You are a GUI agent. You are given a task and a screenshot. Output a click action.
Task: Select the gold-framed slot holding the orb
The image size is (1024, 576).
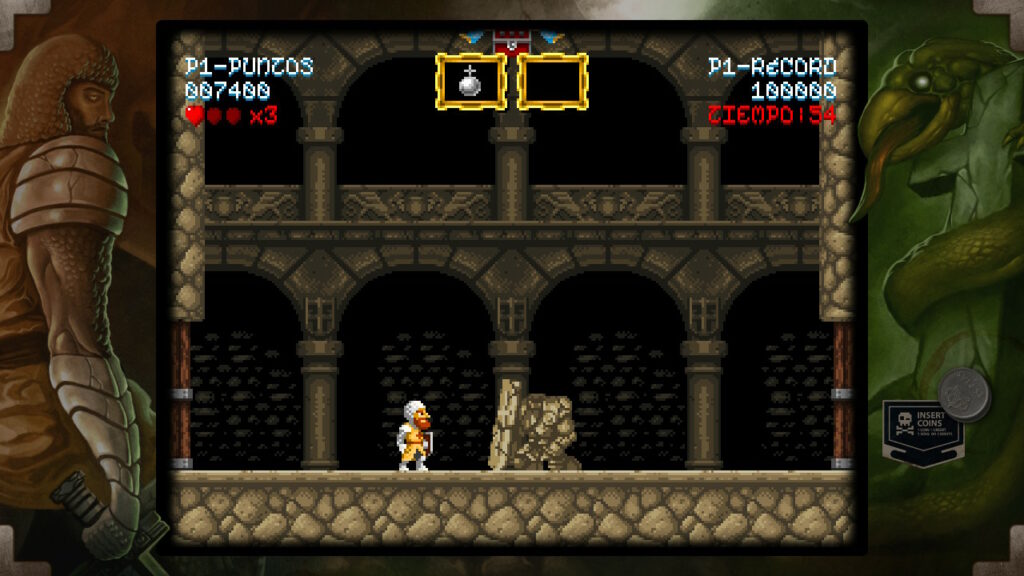(x=470, y=82)
